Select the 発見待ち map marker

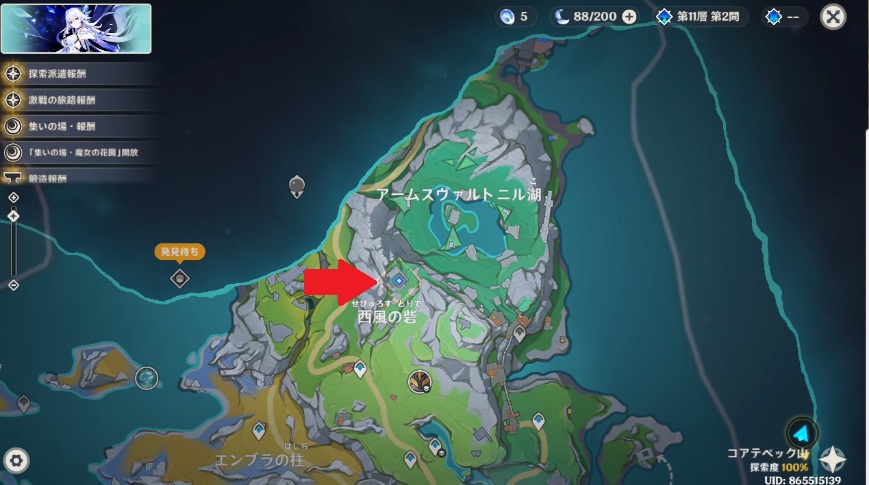click(179, 277)
